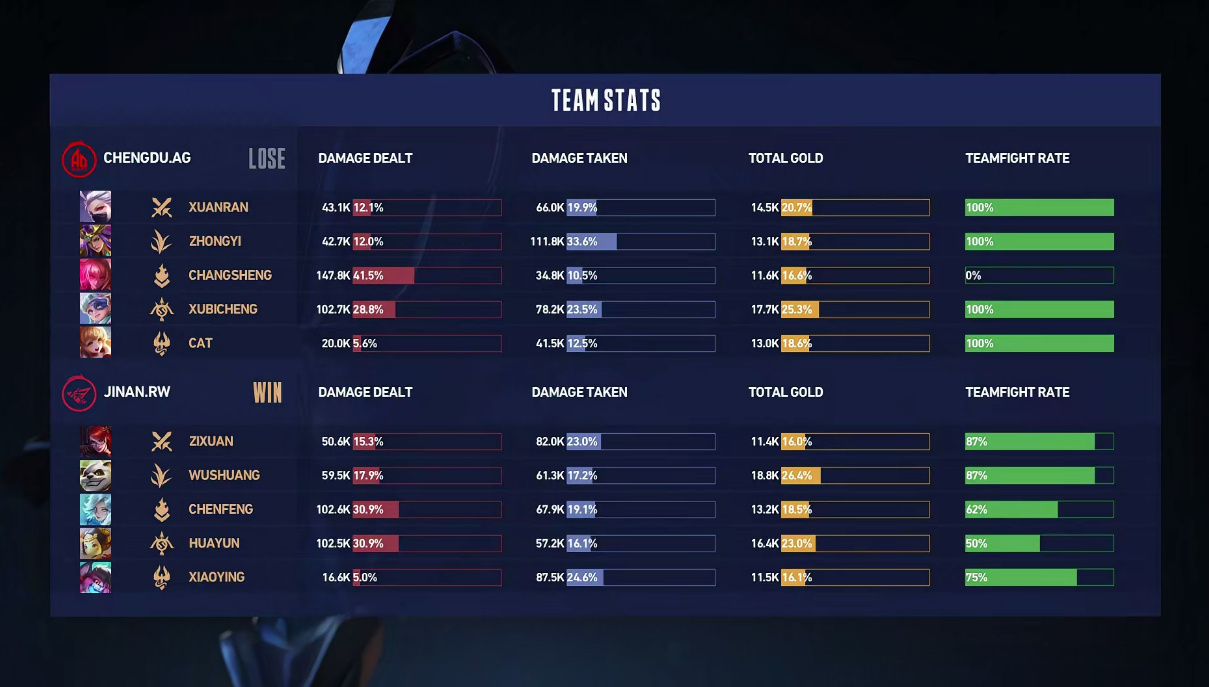Select player Xuanran's stats row
Image resolution: width=1209 pixels, height=687 pixels.
218,207
